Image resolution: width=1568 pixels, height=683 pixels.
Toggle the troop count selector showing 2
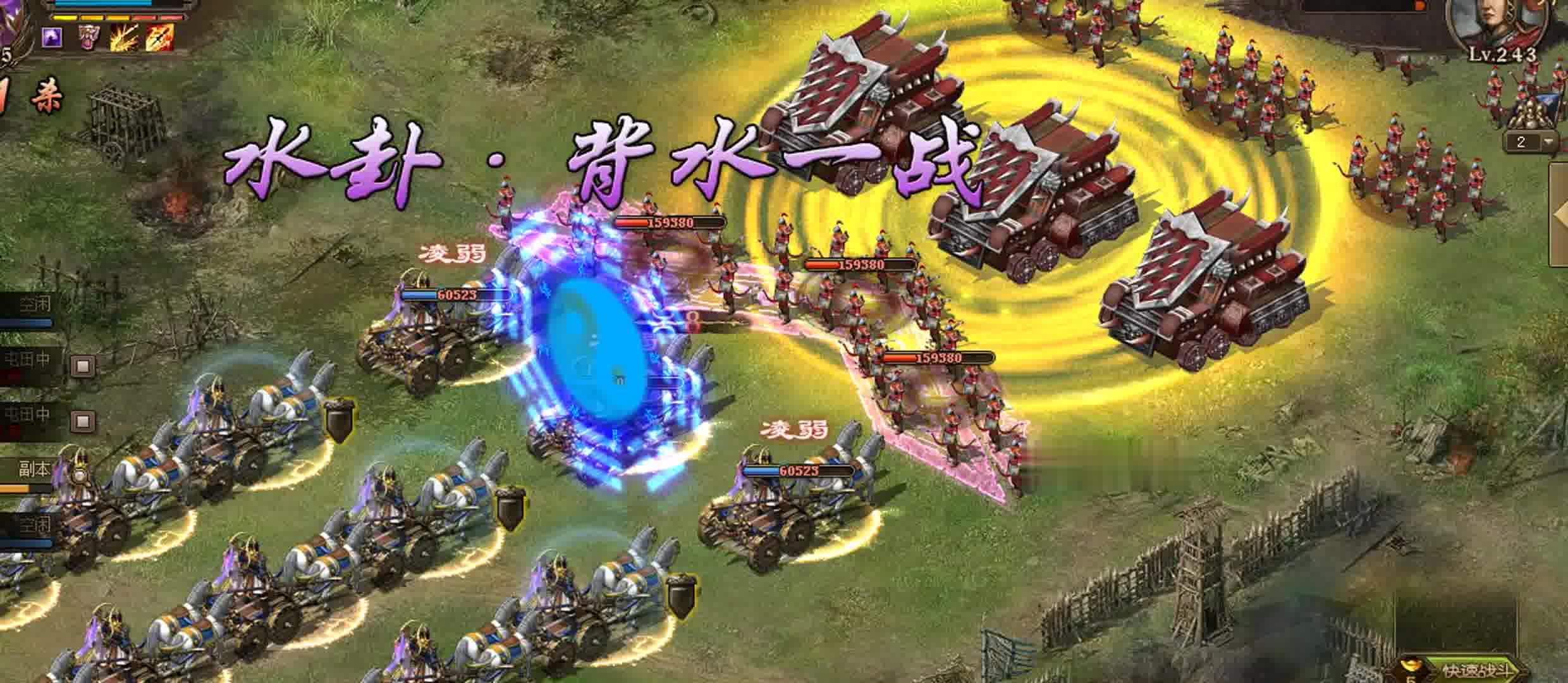pos(1522,142)
